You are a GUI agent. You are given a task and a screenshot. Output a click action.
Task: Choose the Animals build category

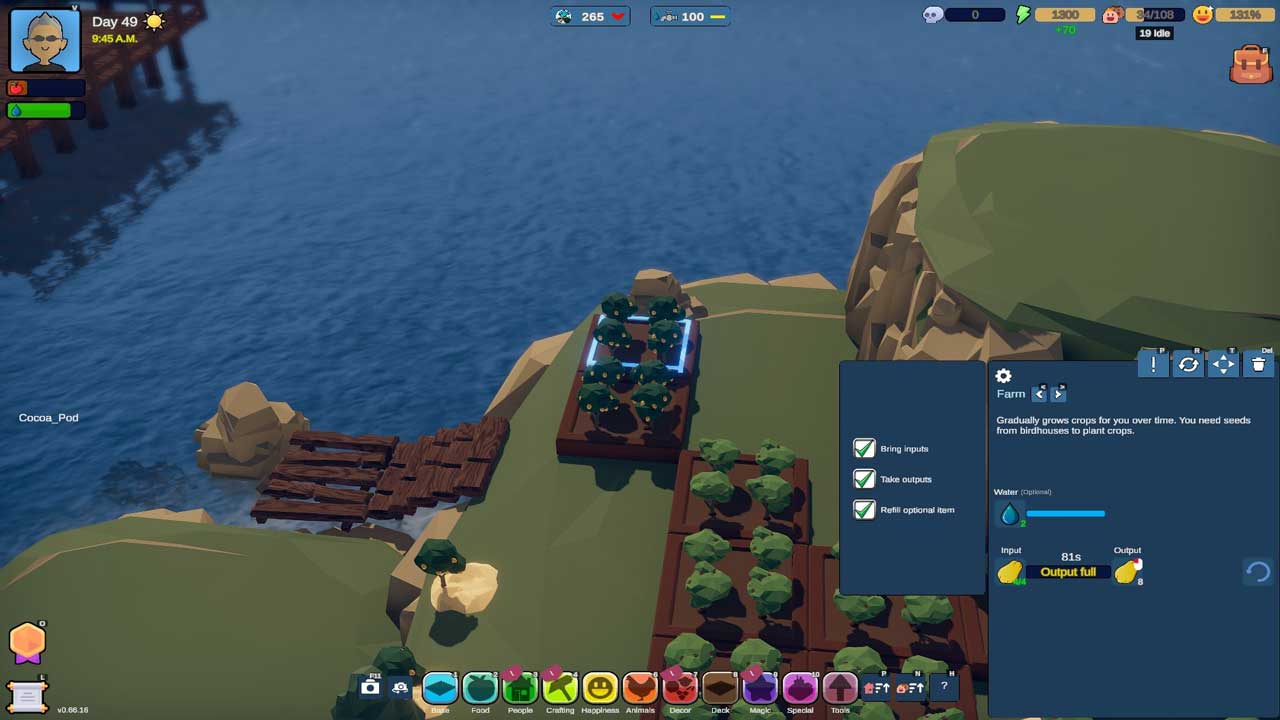(640, 688)
